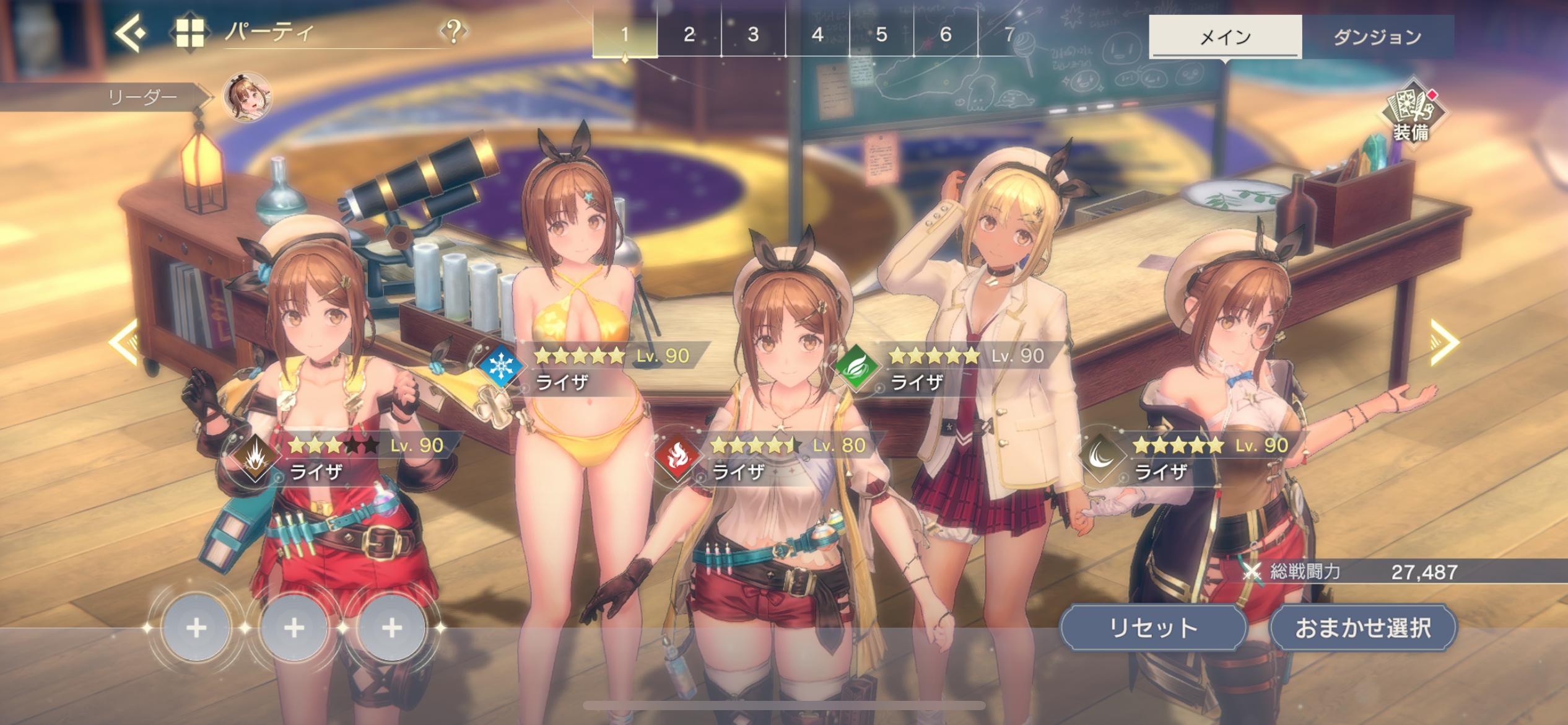Show the next party with right arrow

click(1444, 342)
